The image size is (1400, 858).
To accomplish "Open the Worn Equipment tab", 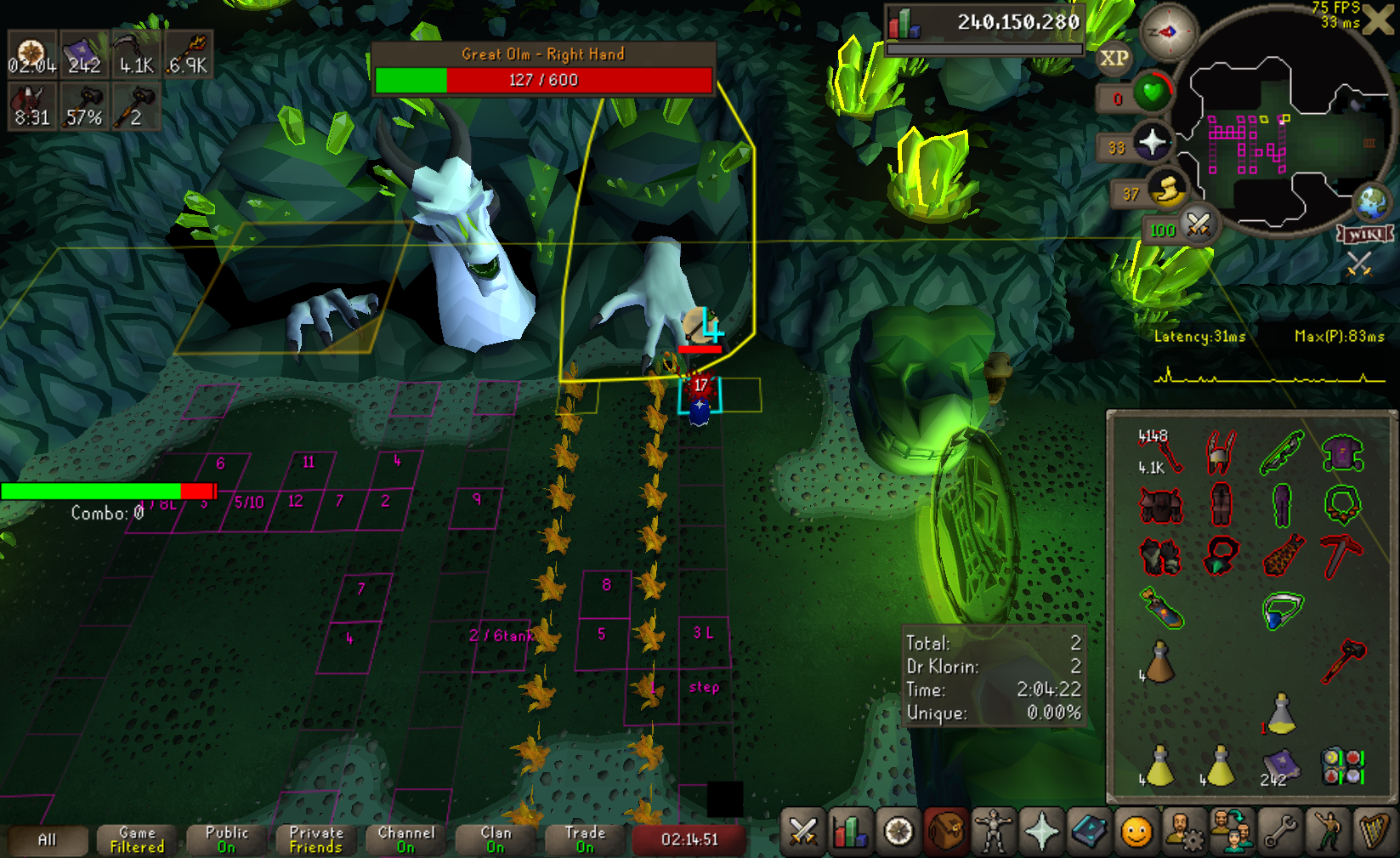I will click(993, 832).
